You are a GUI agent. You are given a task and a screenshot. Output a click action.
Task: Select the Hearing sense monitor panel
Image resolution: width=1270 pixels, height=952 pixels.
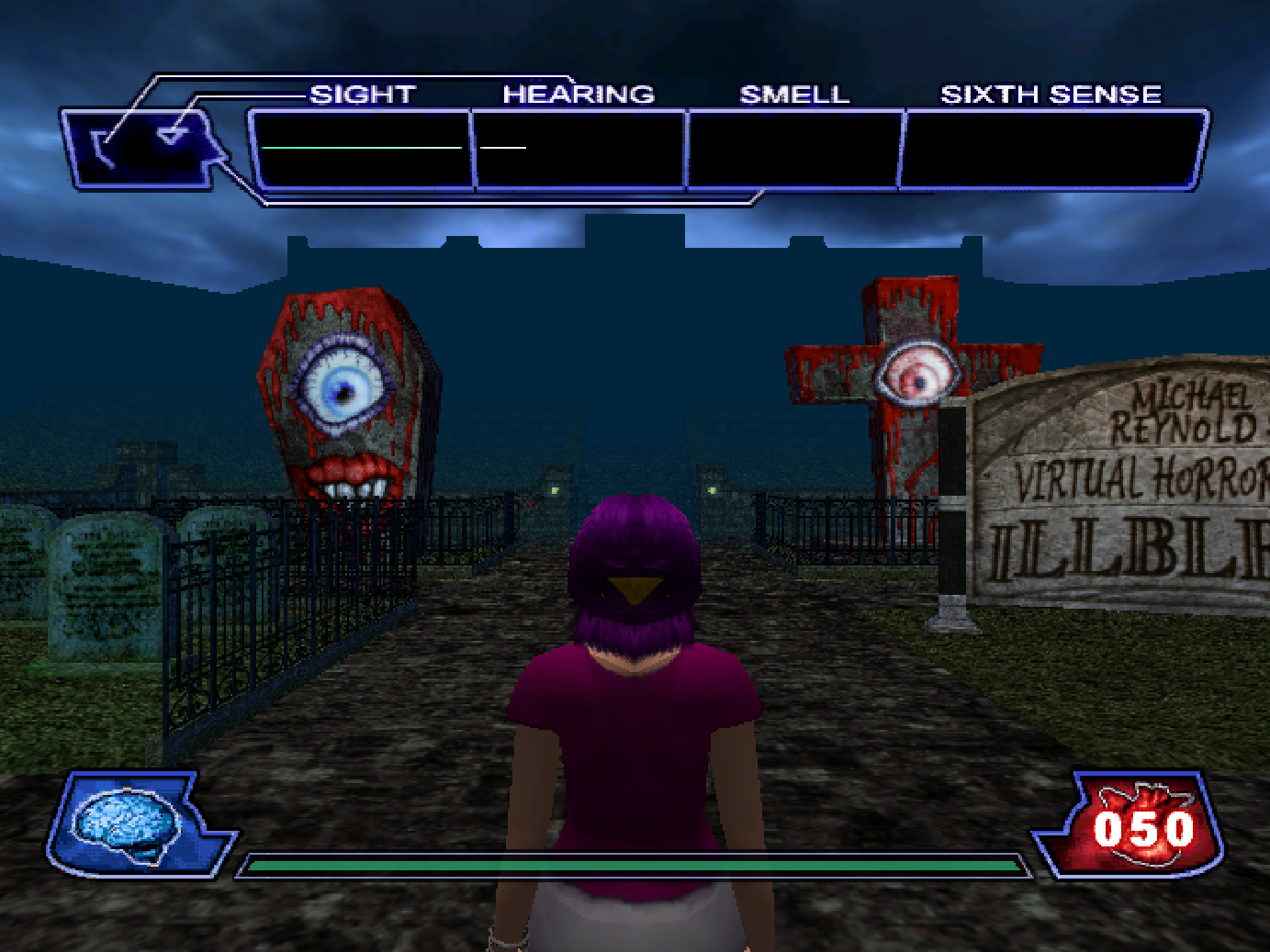579,150
